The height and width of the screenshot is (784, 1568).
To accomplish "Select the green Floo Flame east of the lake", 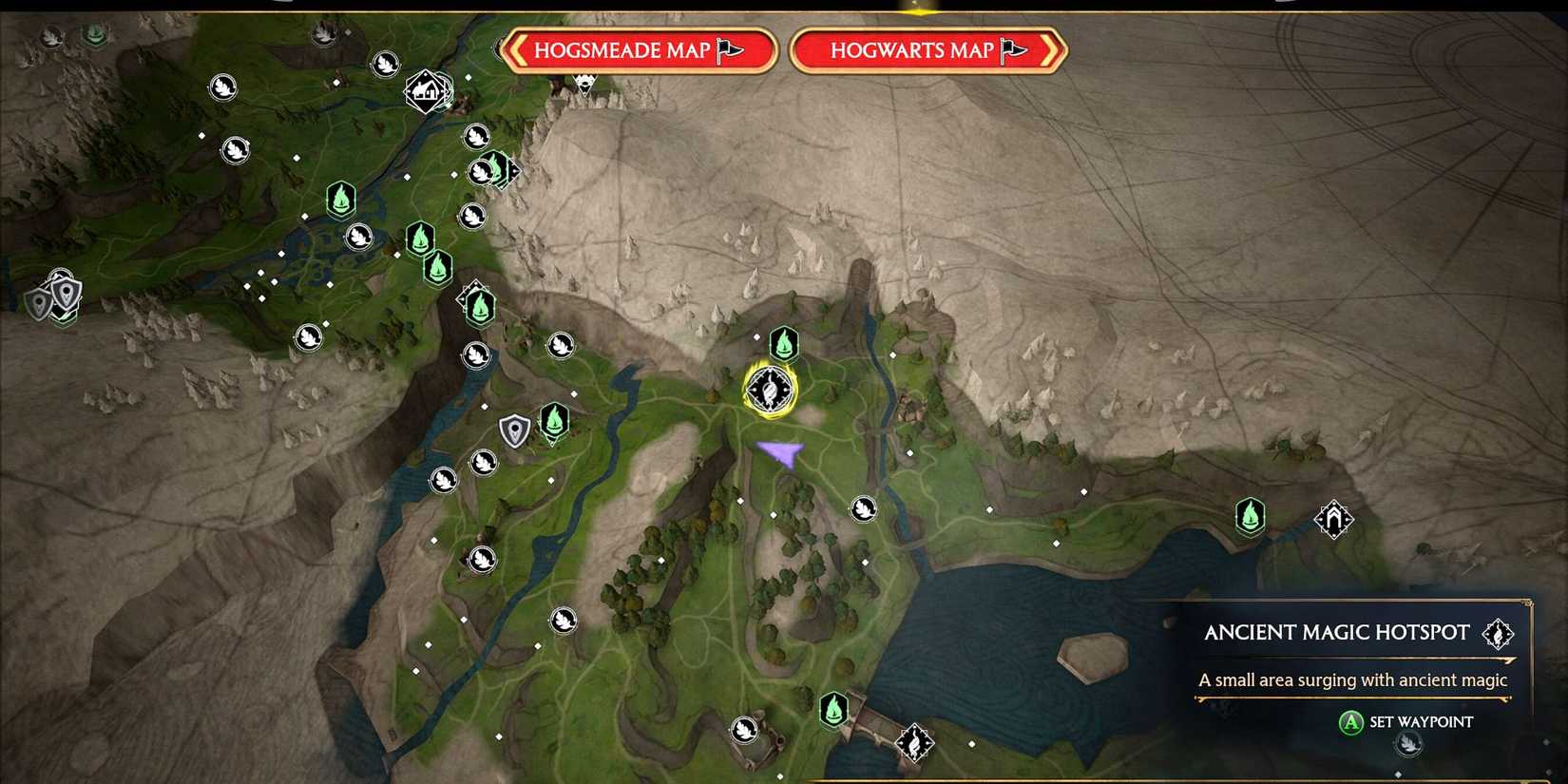I will [x=1249, y=516].
